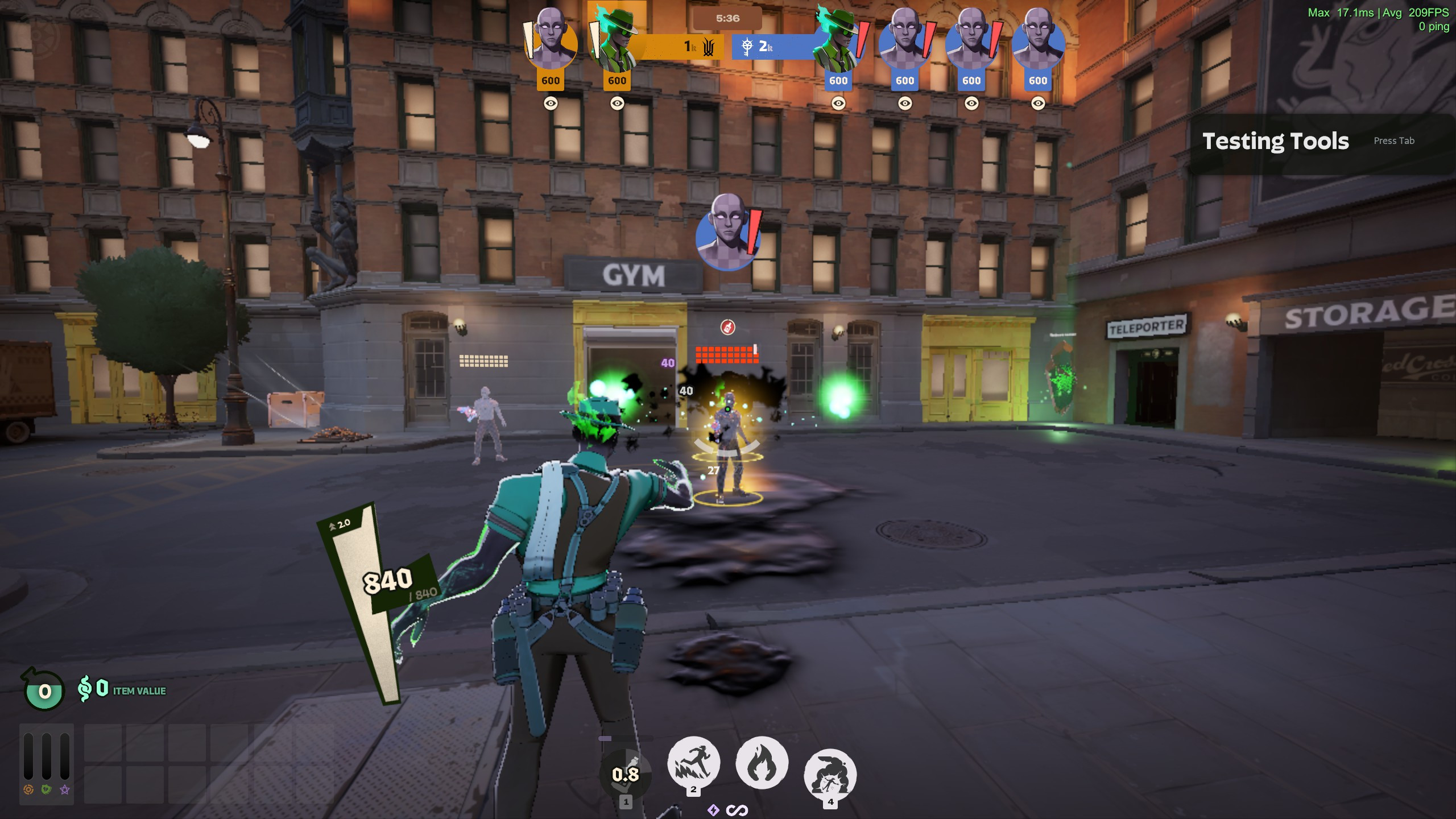Cast the ultimate ability in slot 4
This screenshot has height=819, width=1456.
[830, 775]
